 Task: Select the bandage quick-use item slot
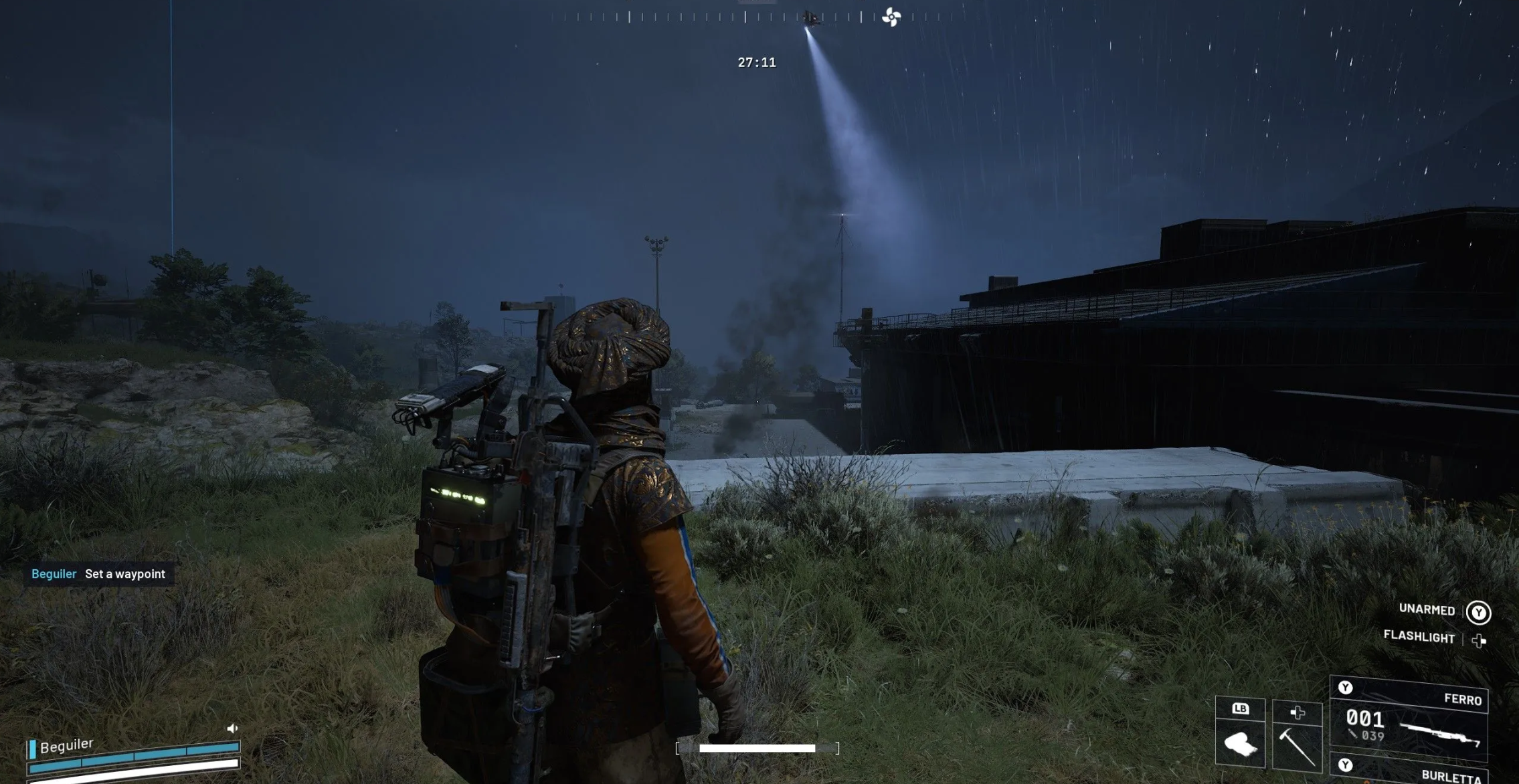click(x=1240, y=743)
